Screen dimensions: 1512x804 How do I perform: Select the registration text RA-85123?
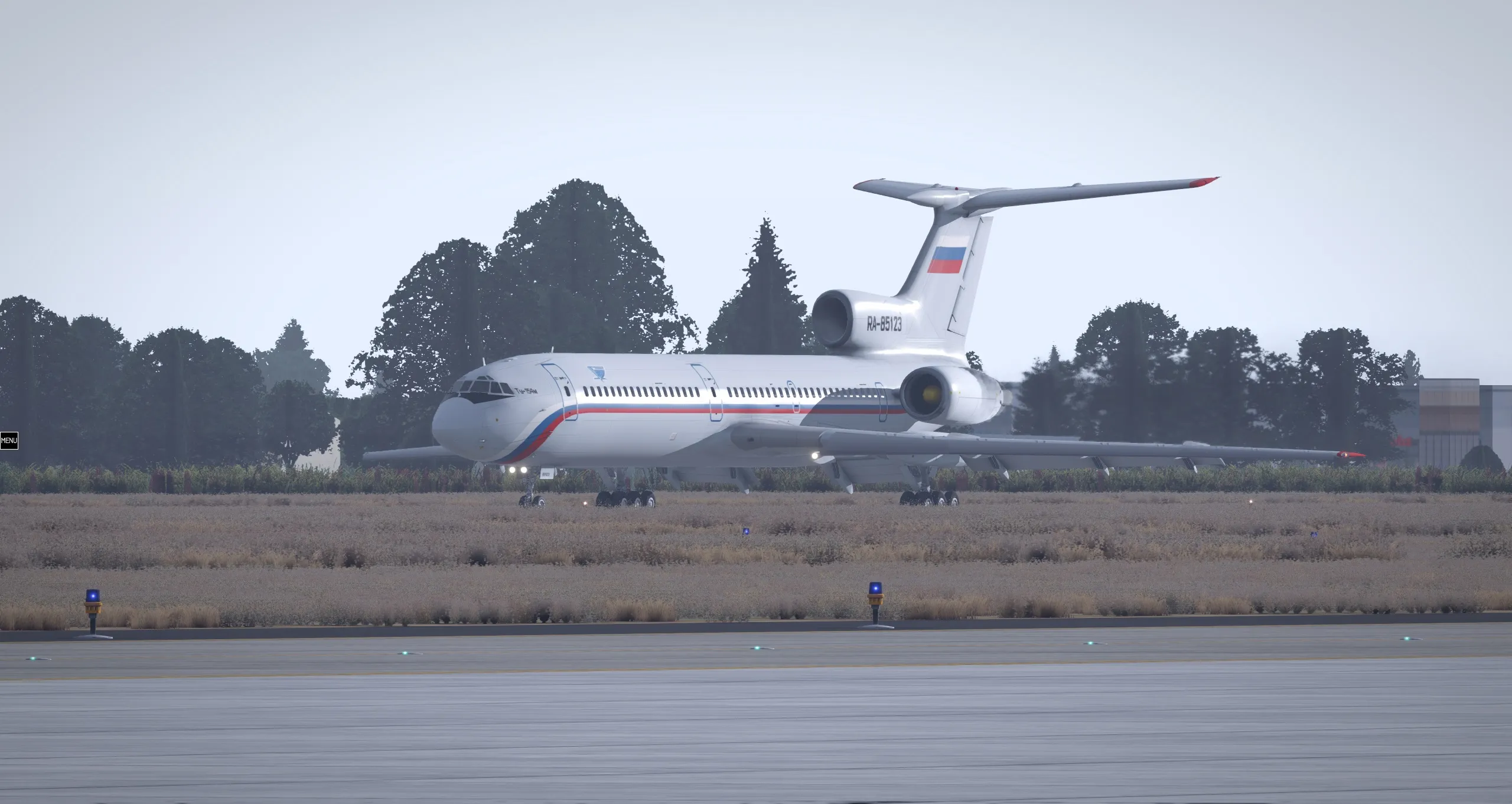pyautogui.click(x=885, y=323)
